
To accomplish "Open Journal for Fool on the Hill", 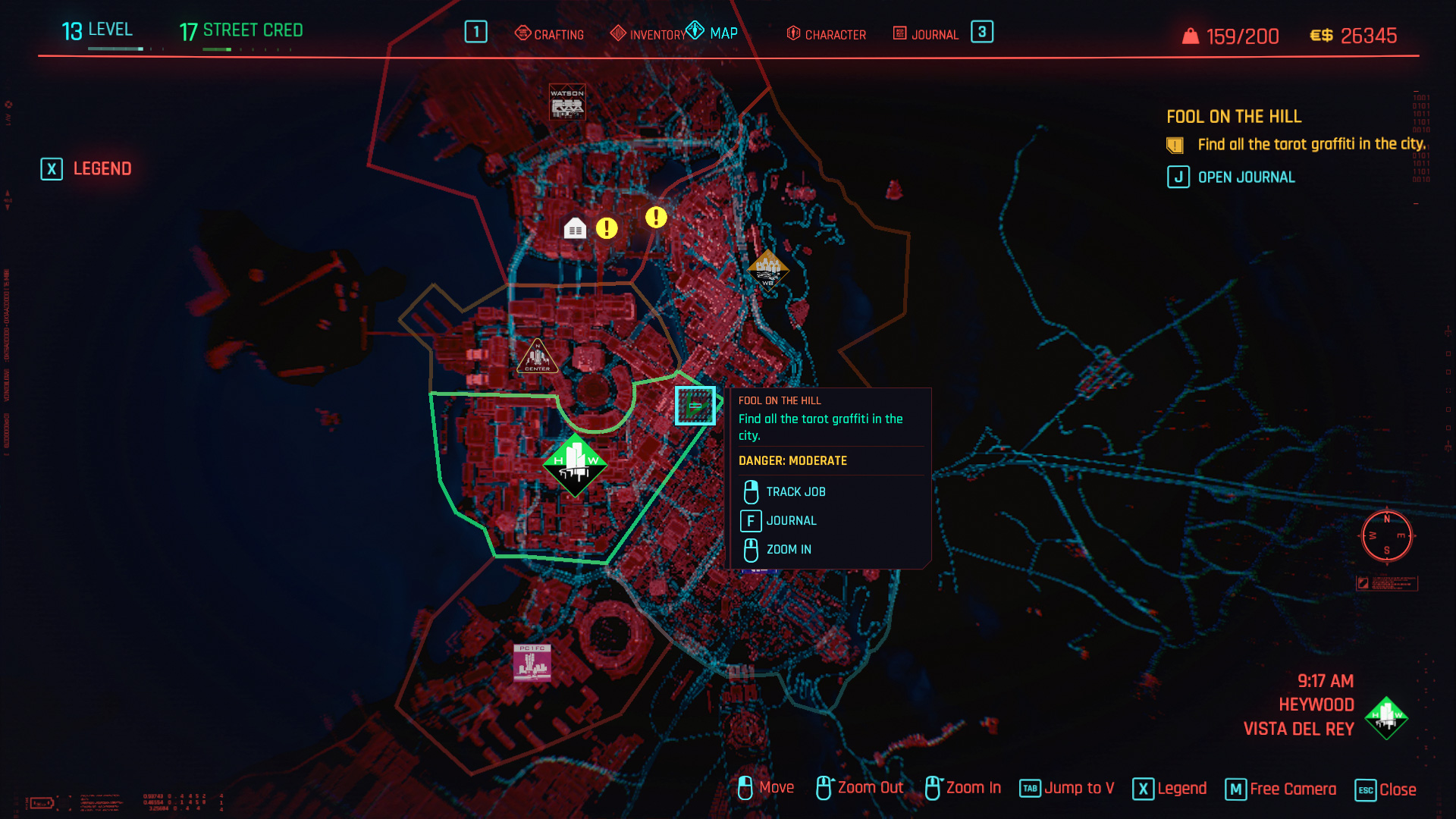I will click(1232, 177).
